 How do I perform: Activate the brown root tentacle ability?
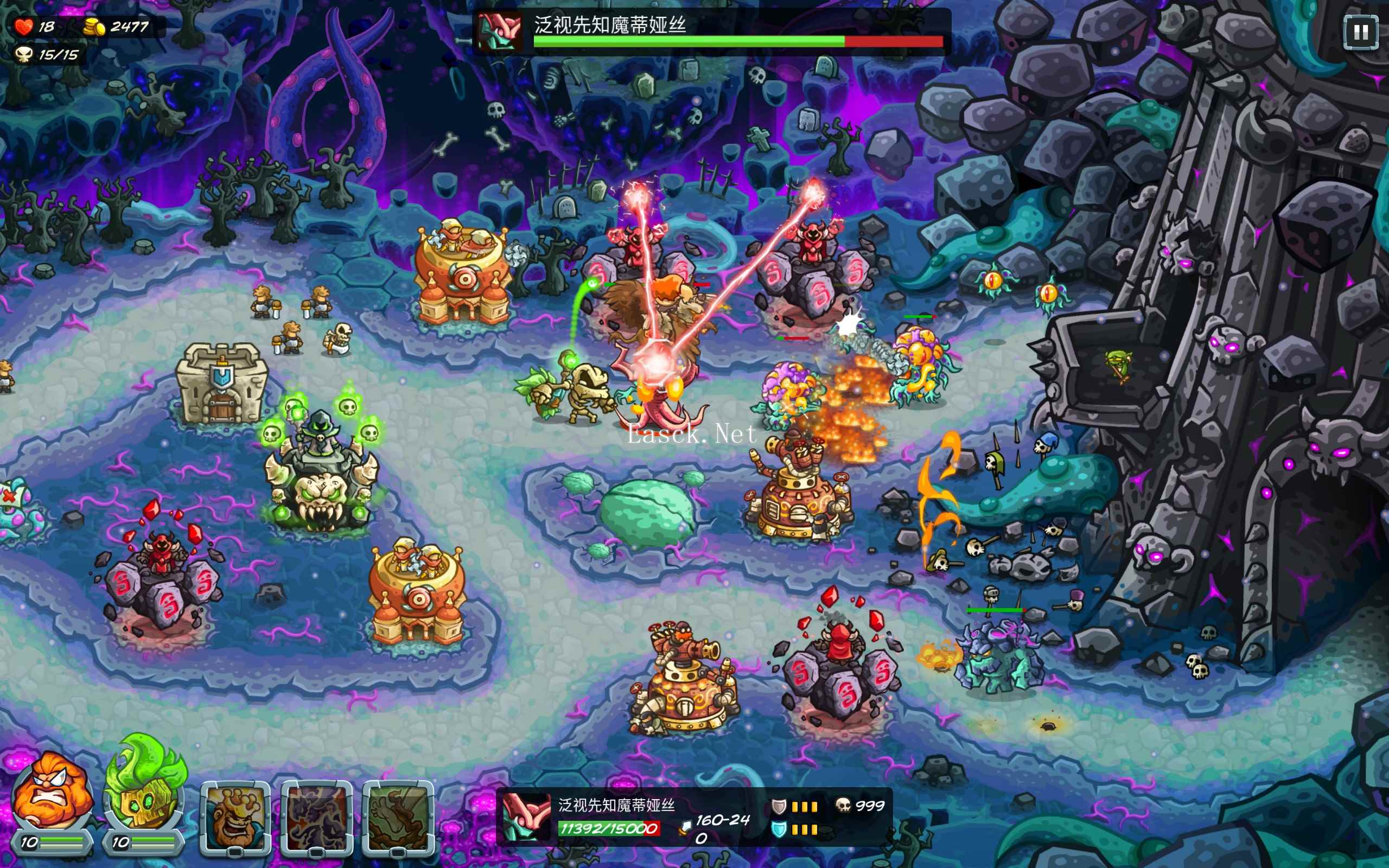pyautogui.click(x=398, y=817)
